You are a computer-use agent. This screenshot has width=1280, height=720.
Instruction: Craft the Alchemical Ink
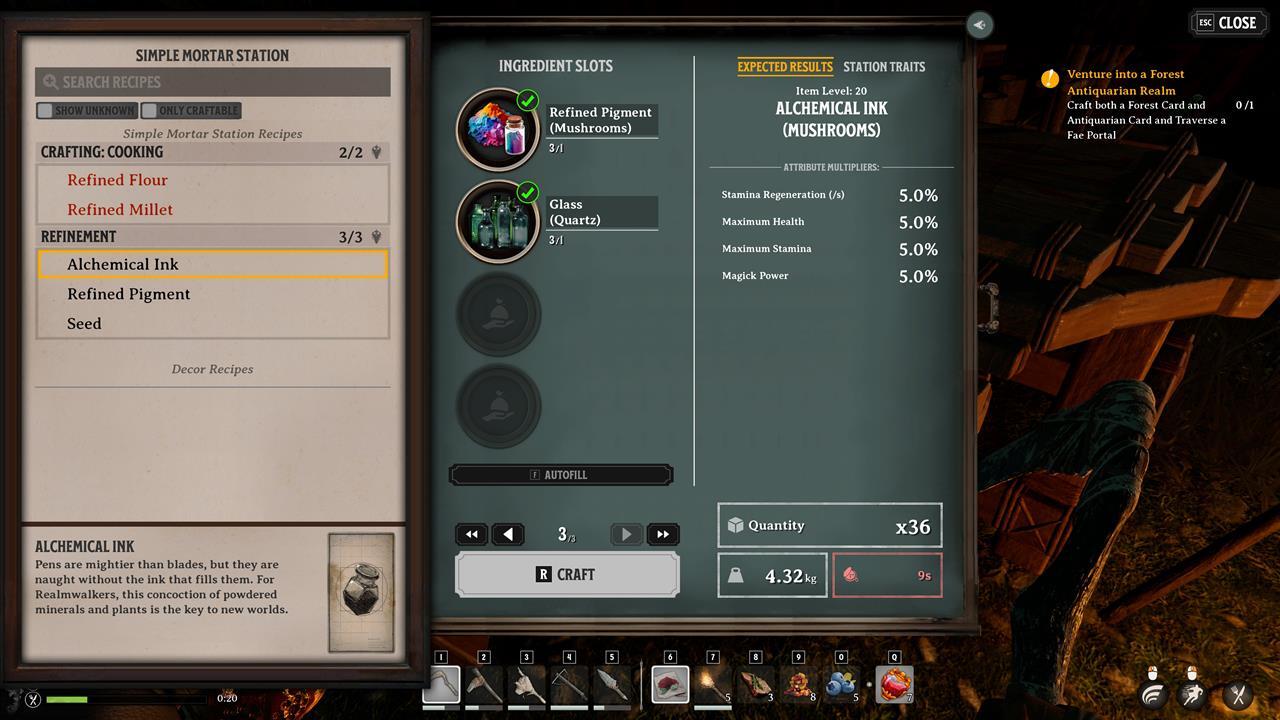click(567, 575)
